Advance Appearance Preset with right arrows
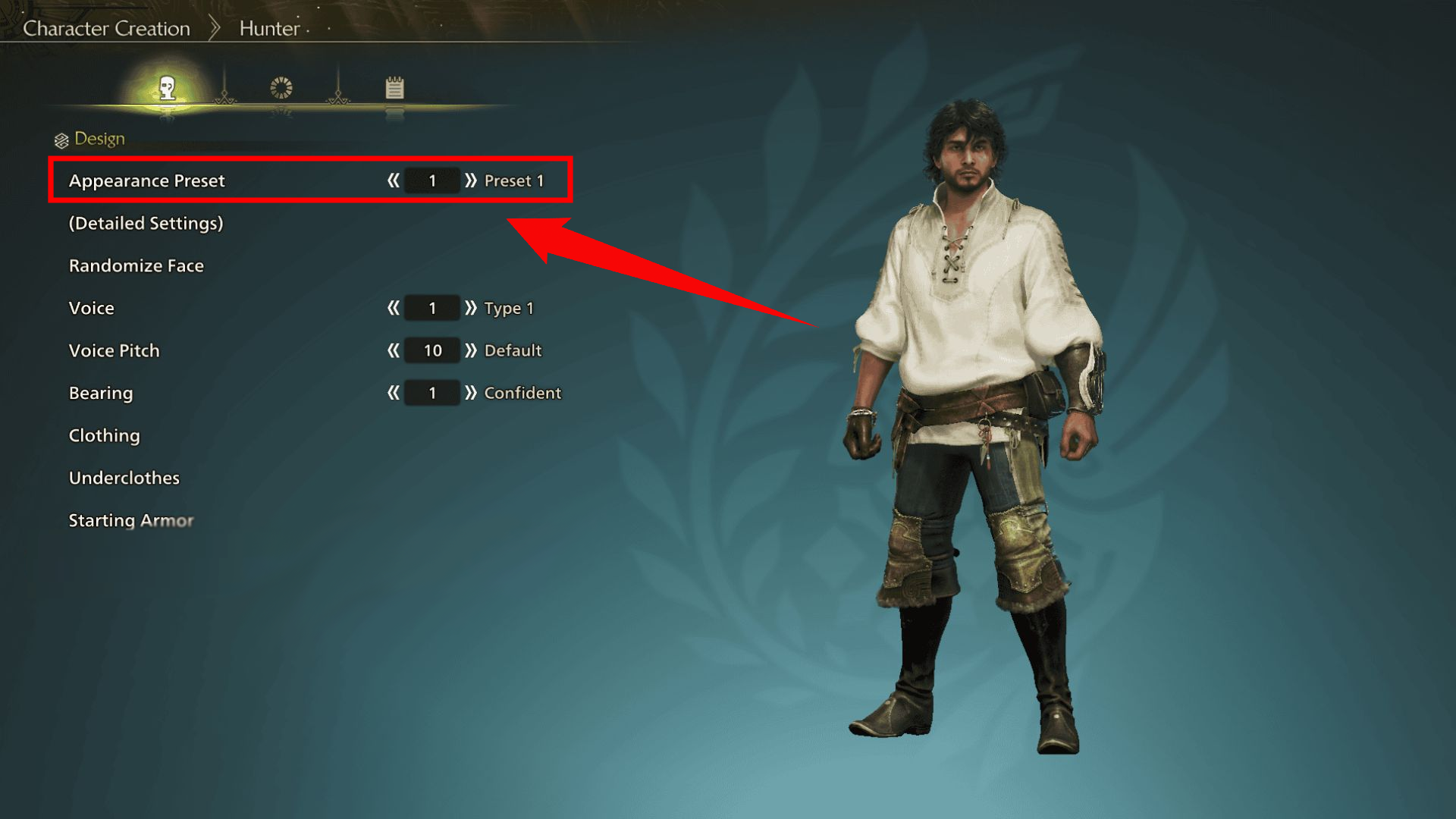The image size is (1456, 819). point(471,180)
